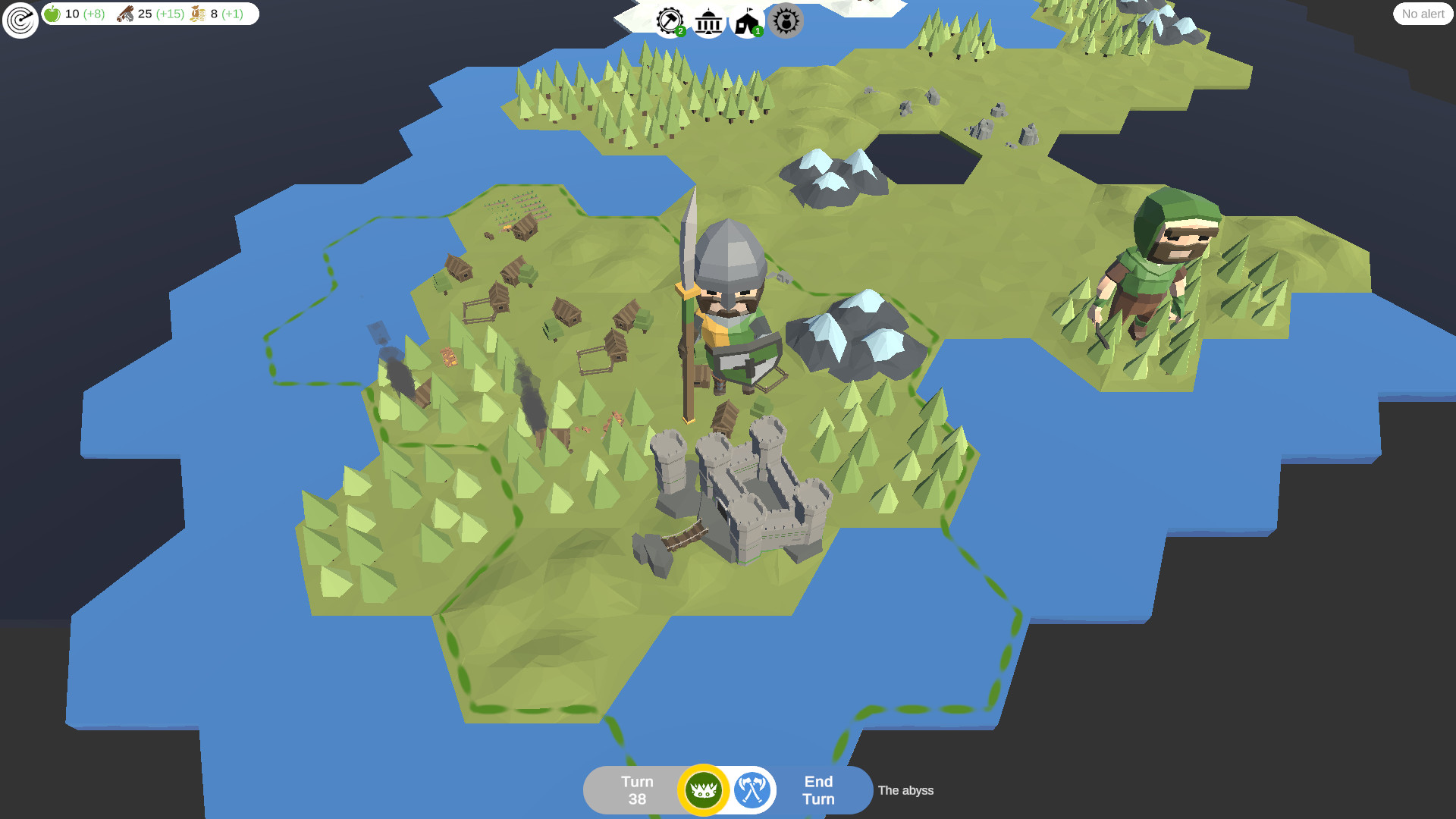The width and height of the screenshot is (1456, 819).
Task: Click The abyss label near the bottom
Action: point(905,790)
